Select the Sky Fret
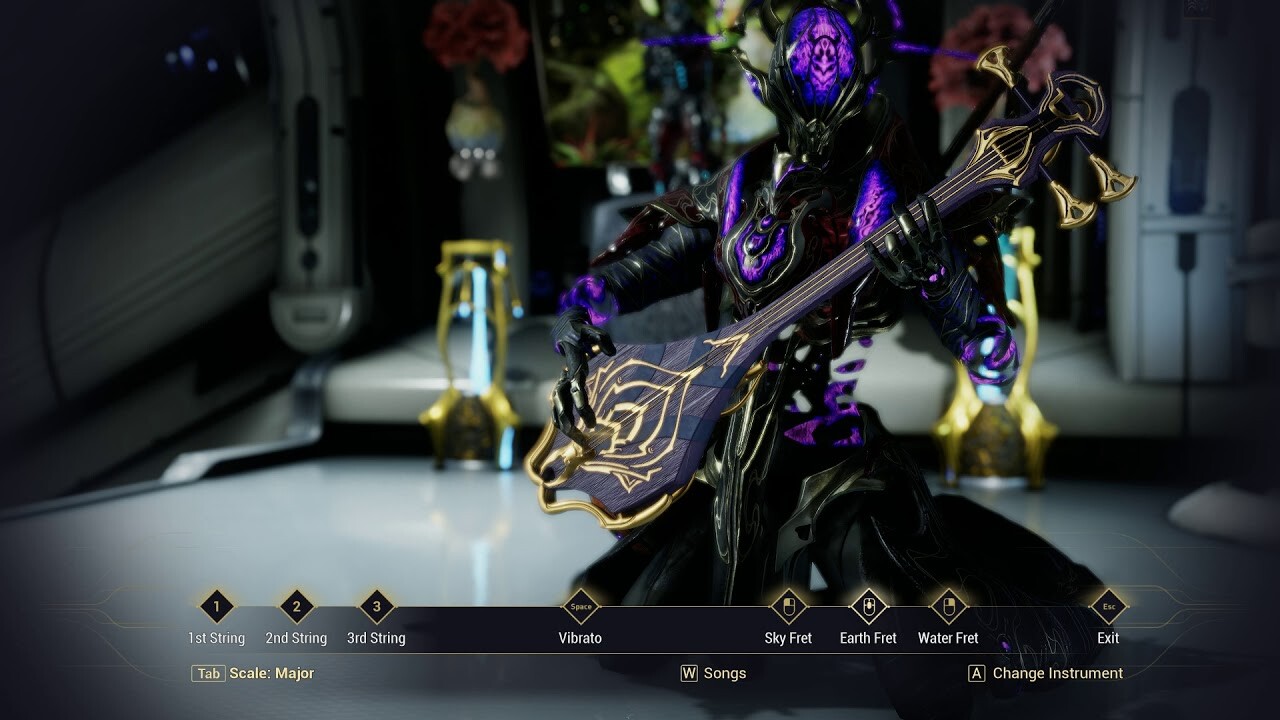 [788, 607]
